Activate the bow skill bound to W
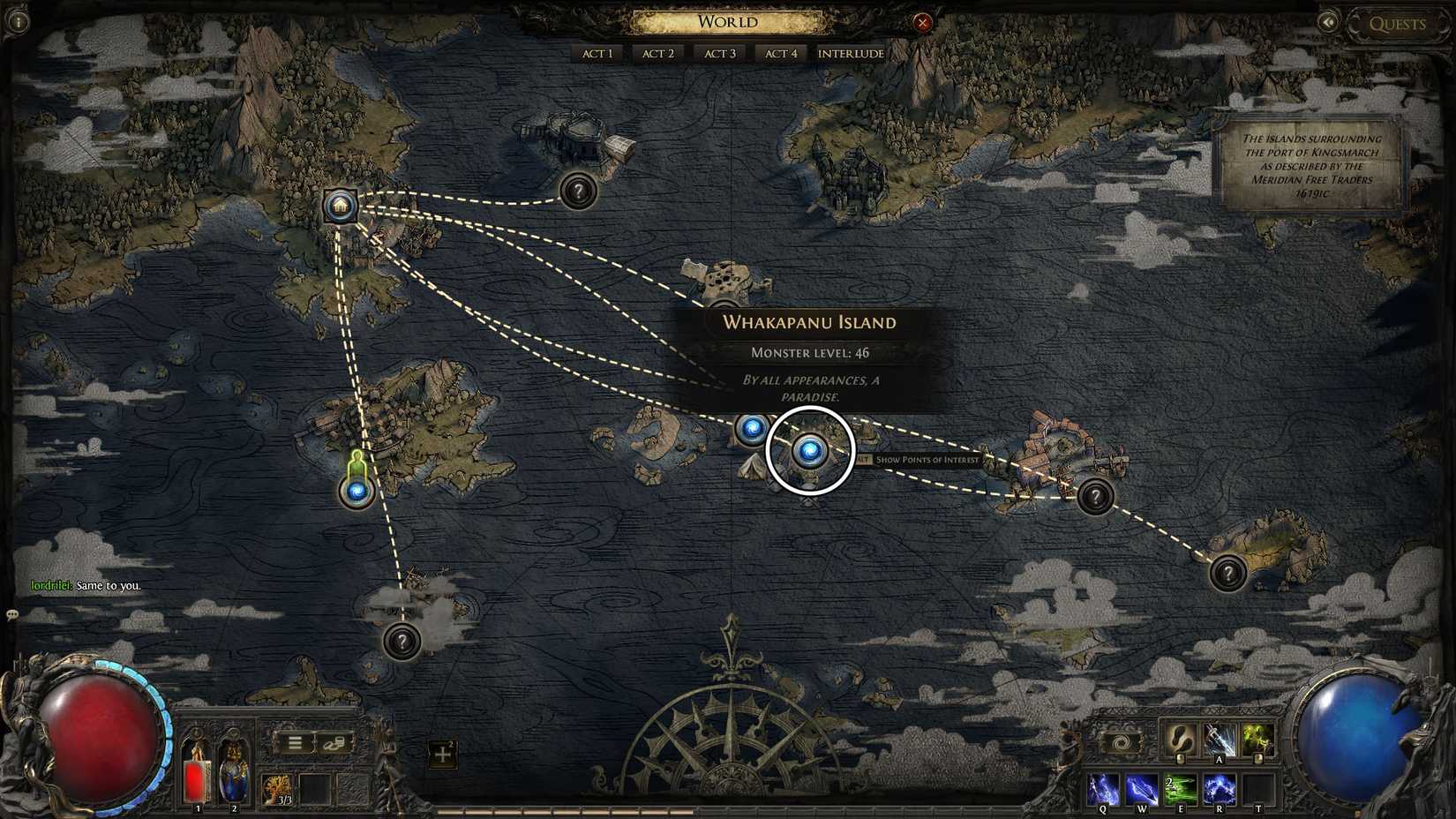Image resolution: width=1456 pixels, height=819 pixels. click(1142, 788)
